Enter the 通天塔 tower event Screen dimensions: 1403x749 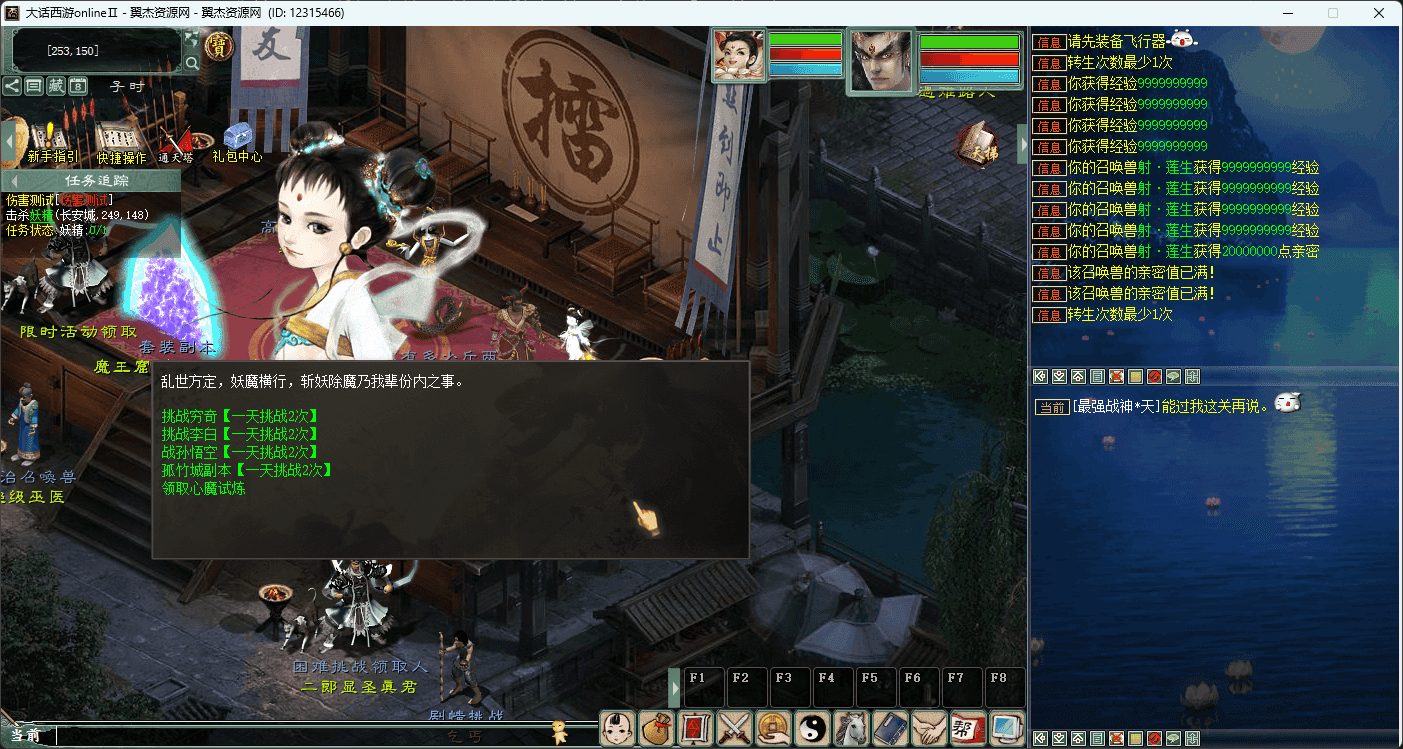click(176, 141)
